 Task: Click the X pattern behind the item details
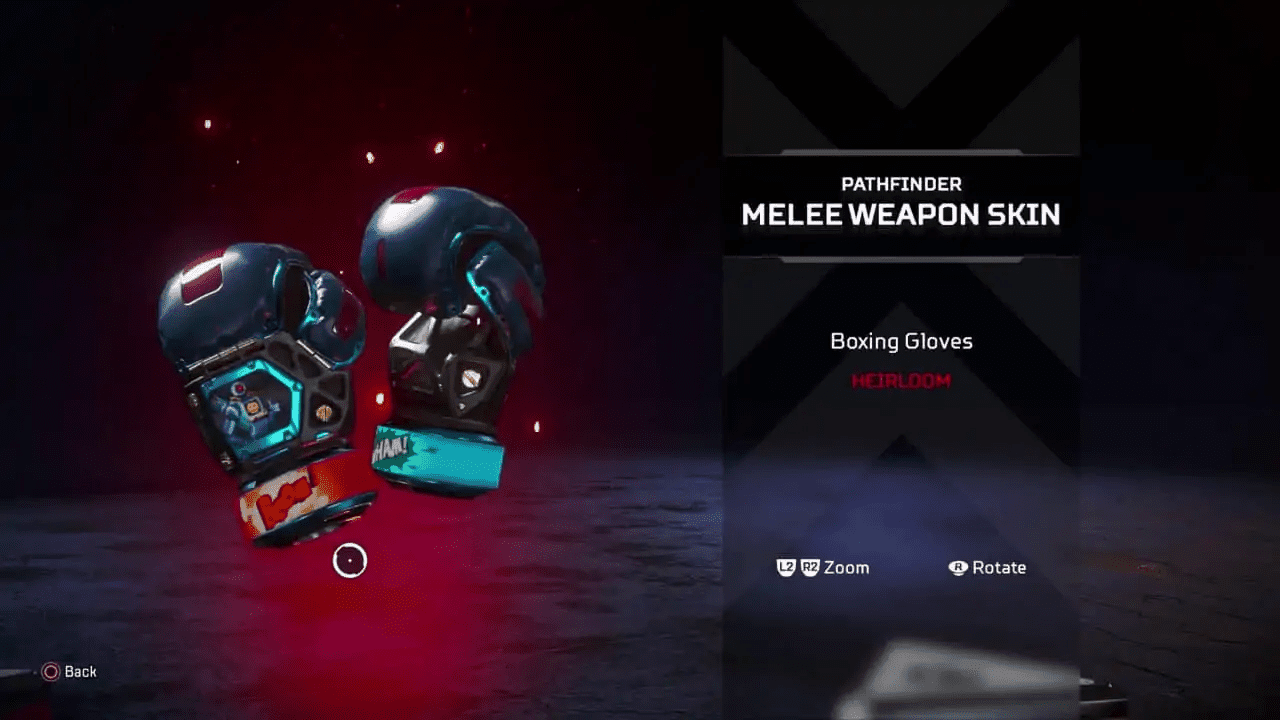coord(900,450)
